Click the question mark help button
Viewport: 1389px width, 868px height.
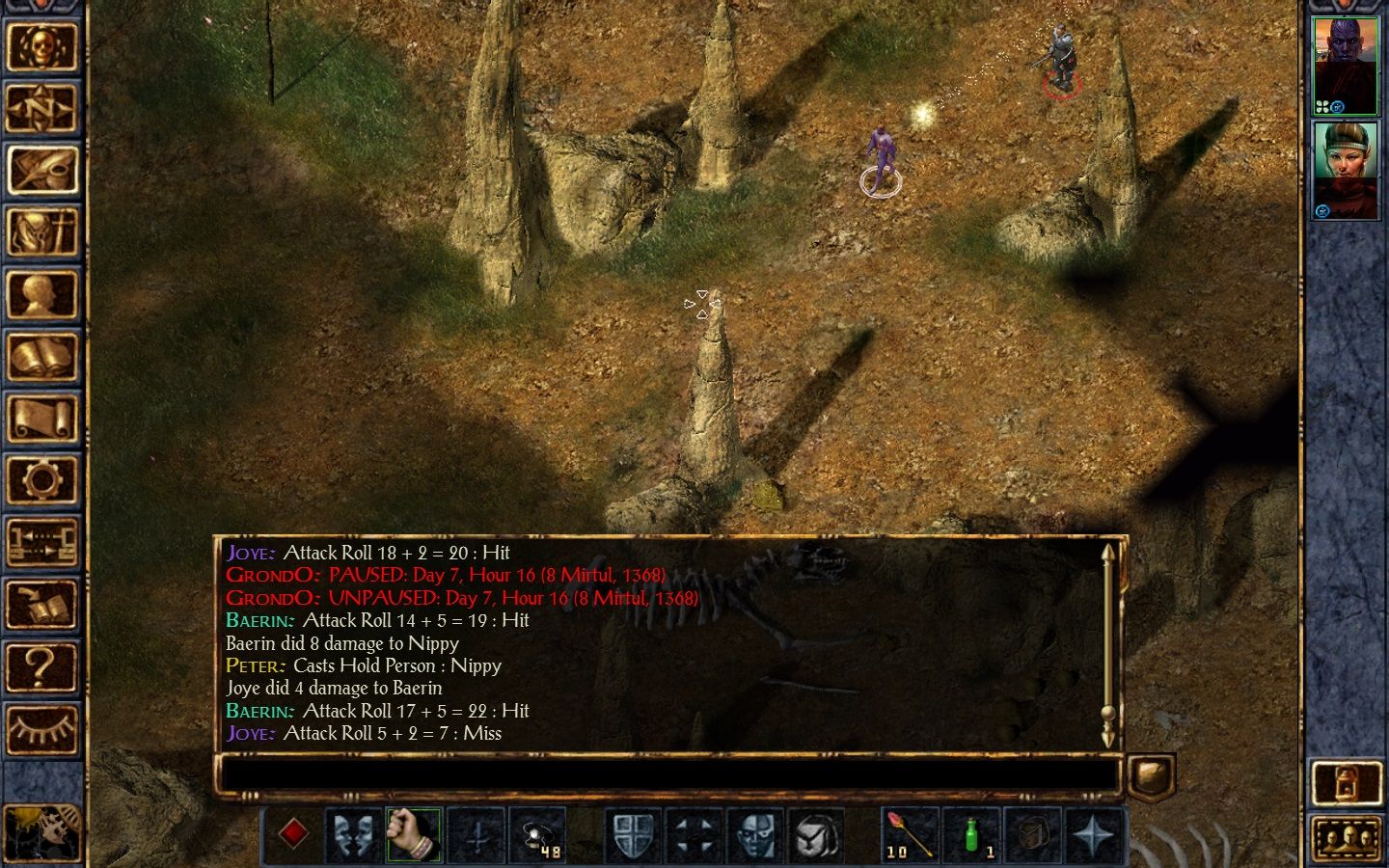(41, 666)
